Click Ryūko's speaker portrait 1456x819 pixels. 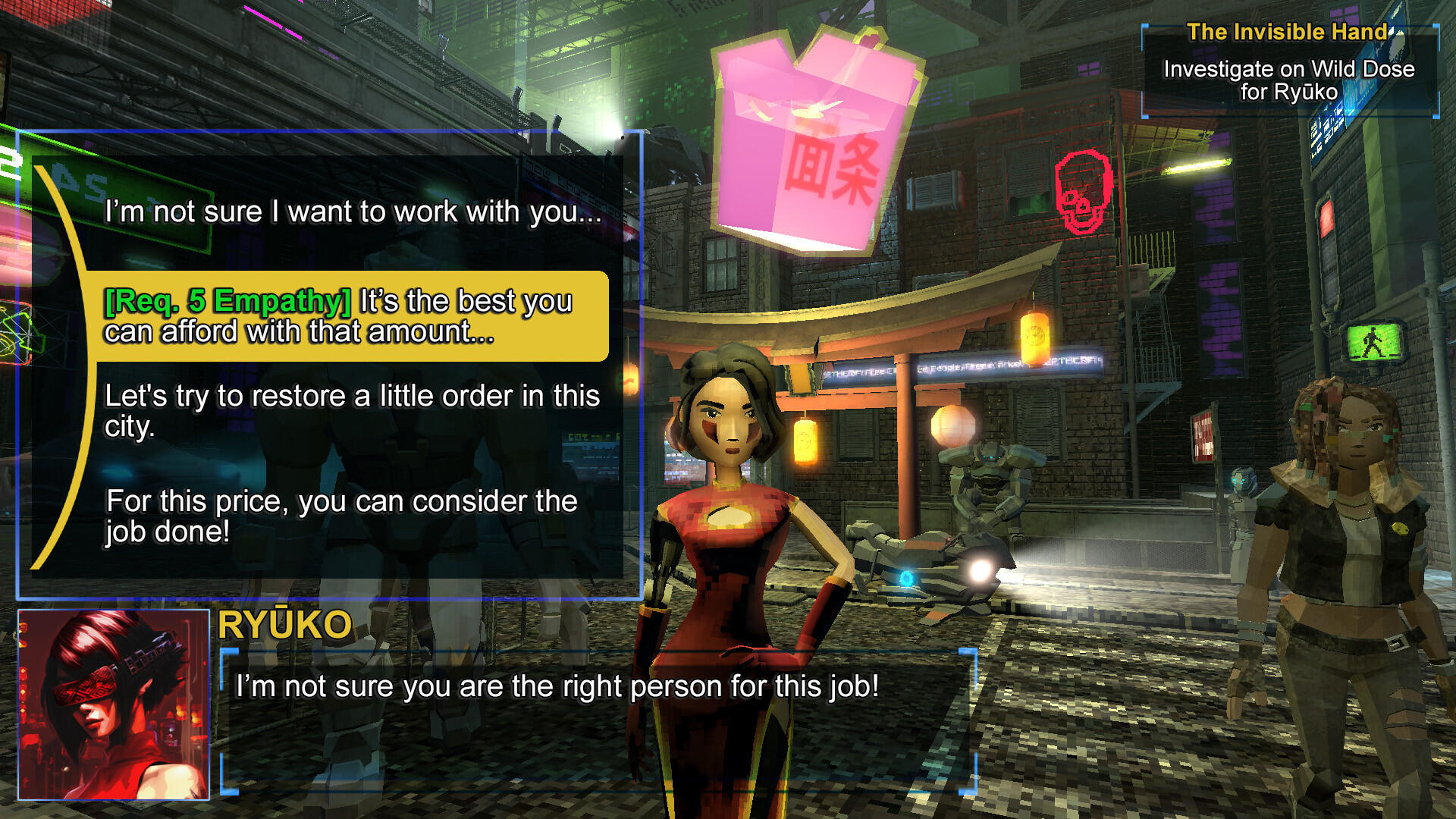tap(114, 704)
